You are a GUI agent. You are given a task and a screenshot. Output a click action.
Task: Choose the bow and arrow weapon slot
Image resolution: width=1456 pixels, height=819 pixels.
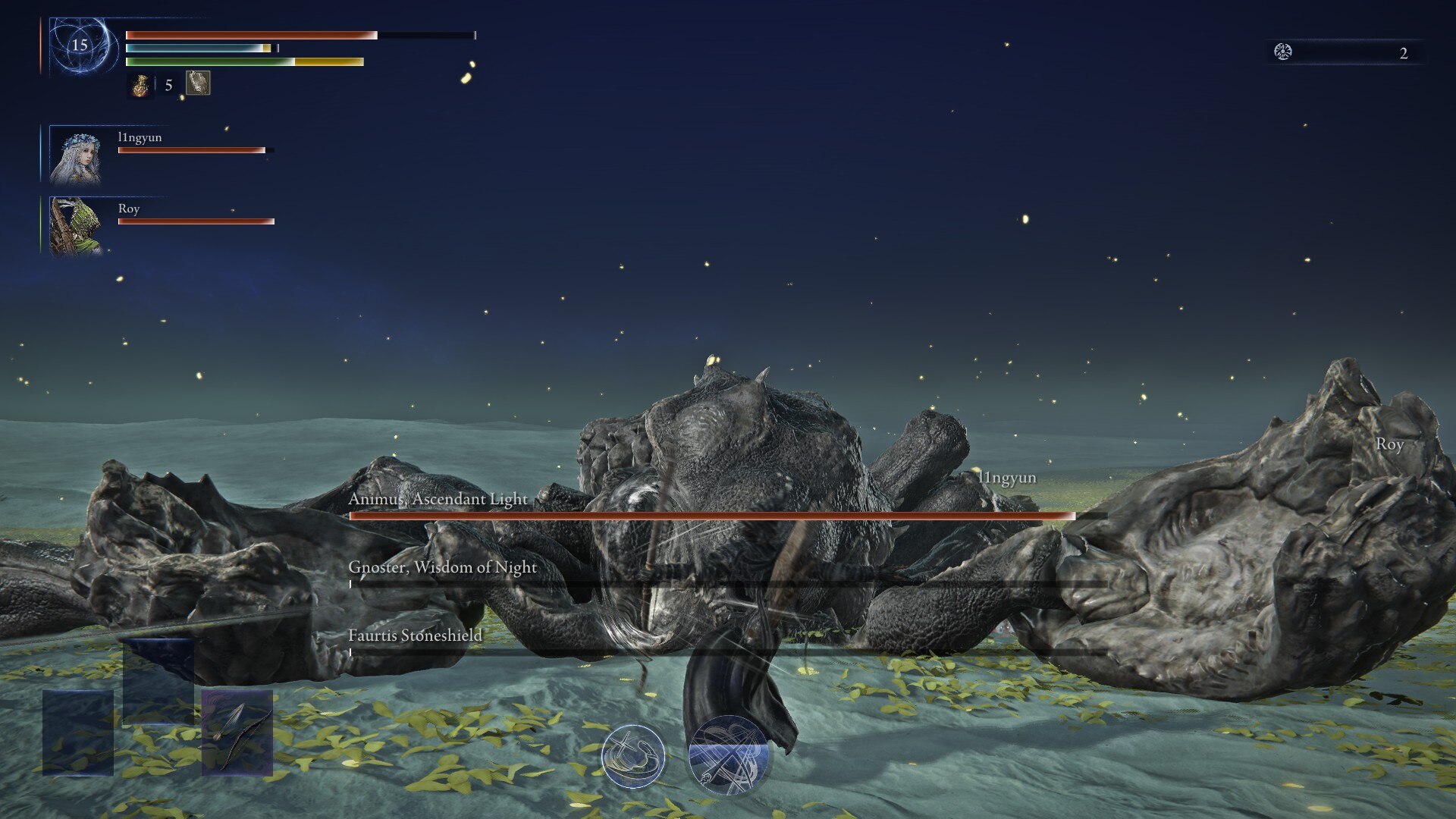237,733
